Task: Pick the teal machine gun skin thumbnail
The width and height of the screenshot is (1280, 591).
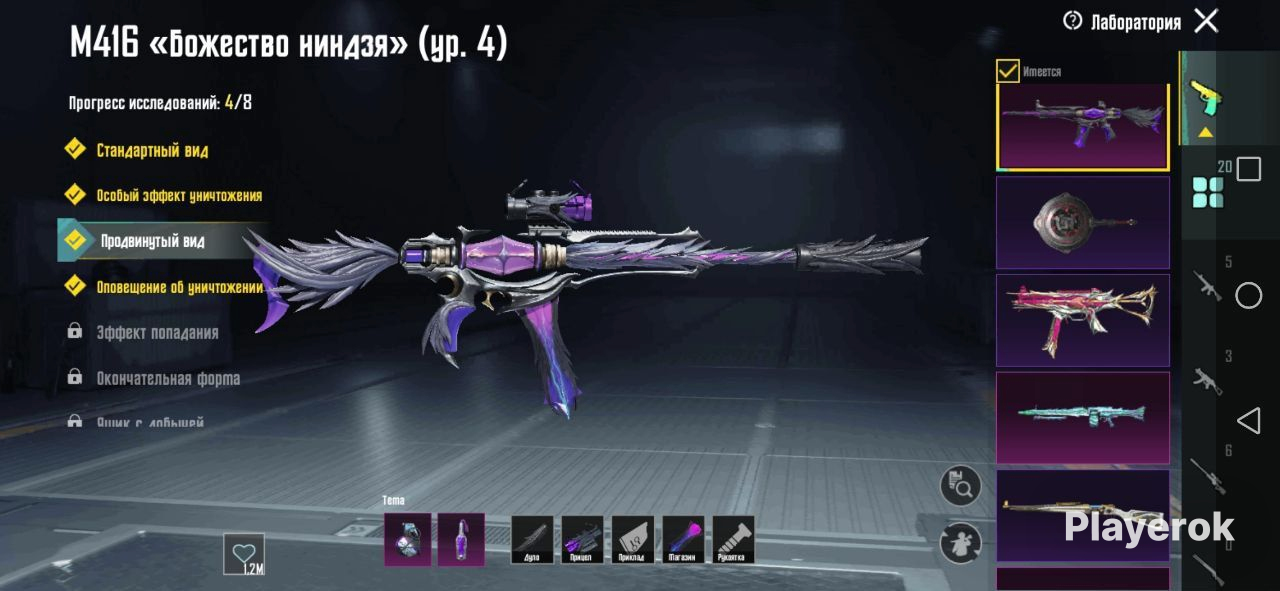Action: coord(1083,417)
